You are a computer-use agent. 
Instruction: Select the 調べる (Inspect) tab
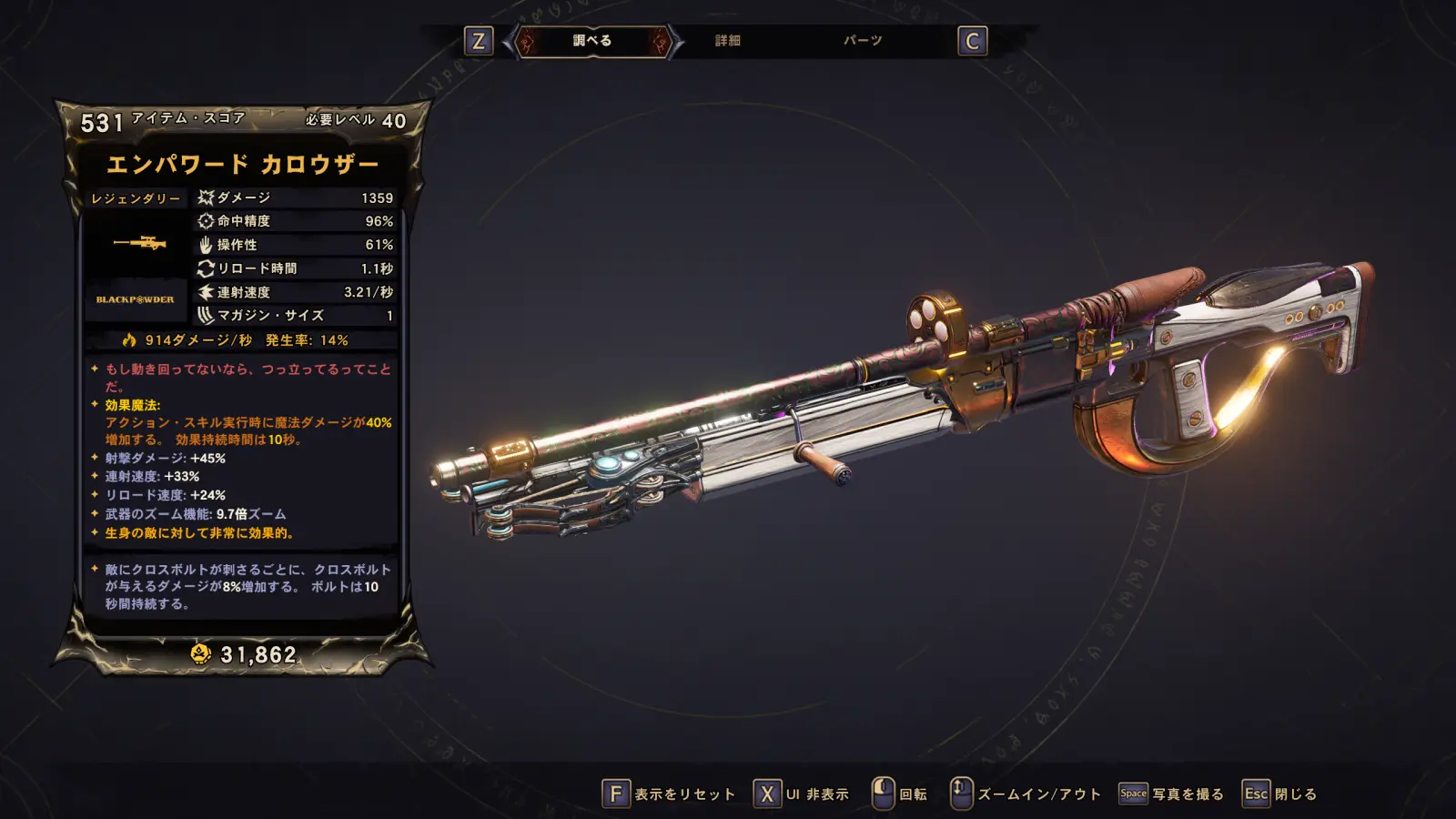(x=592, y=41)
